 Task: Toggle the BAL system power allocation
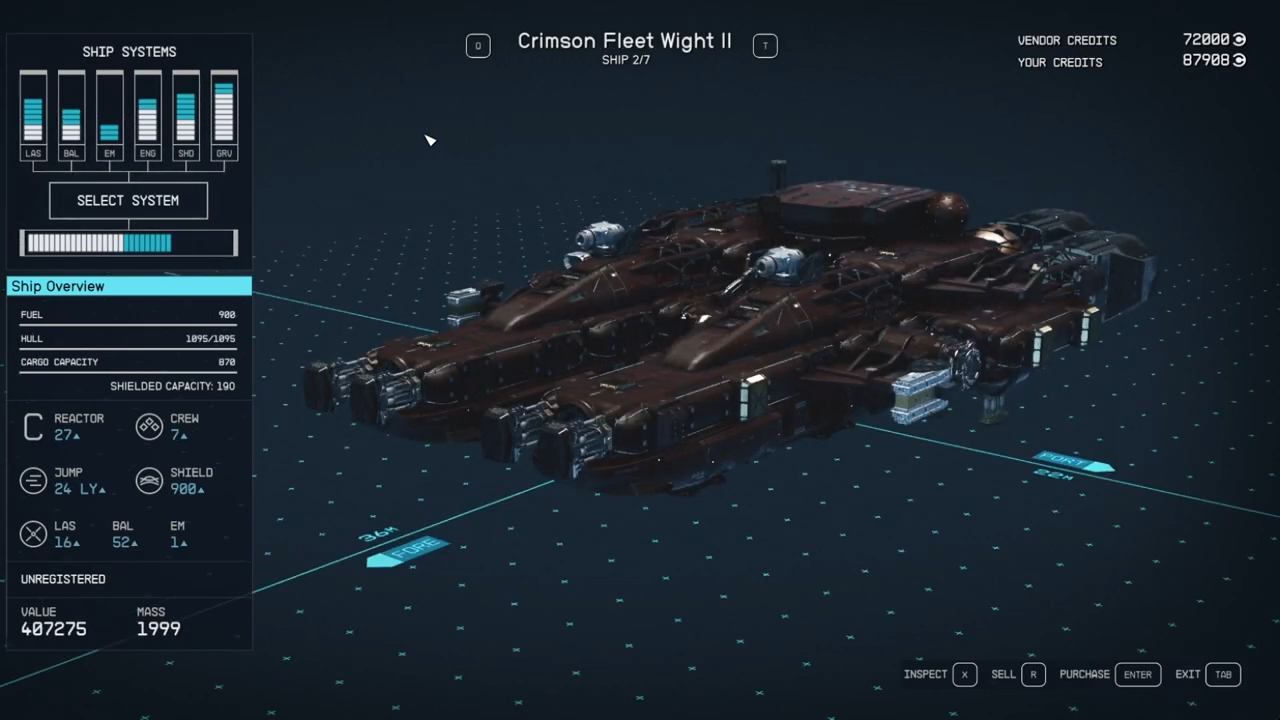pos(71,113)
